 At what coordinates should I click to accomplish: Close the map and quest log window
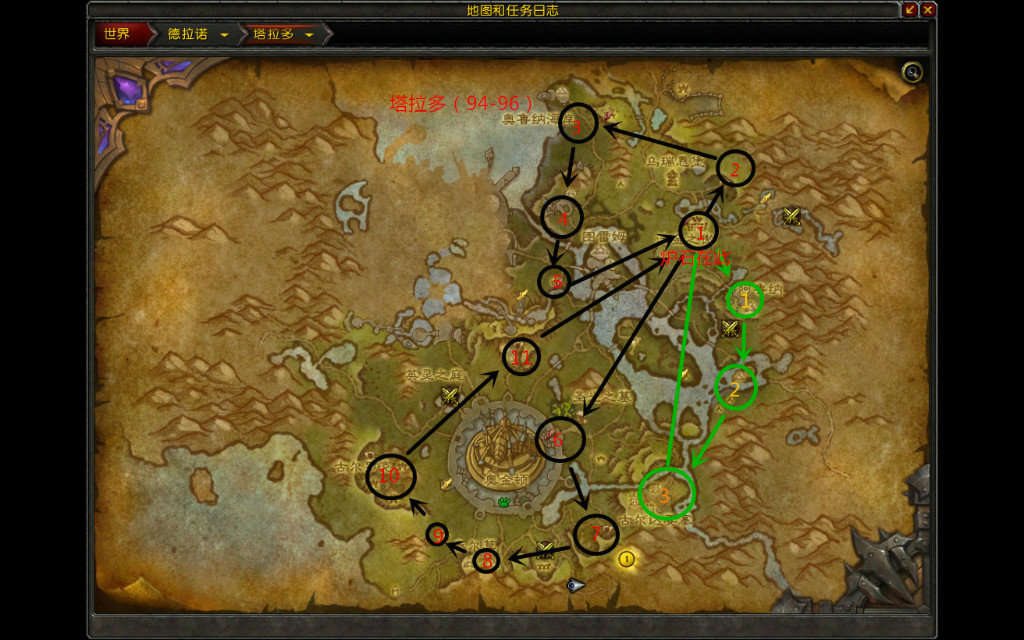click(928, 10)
